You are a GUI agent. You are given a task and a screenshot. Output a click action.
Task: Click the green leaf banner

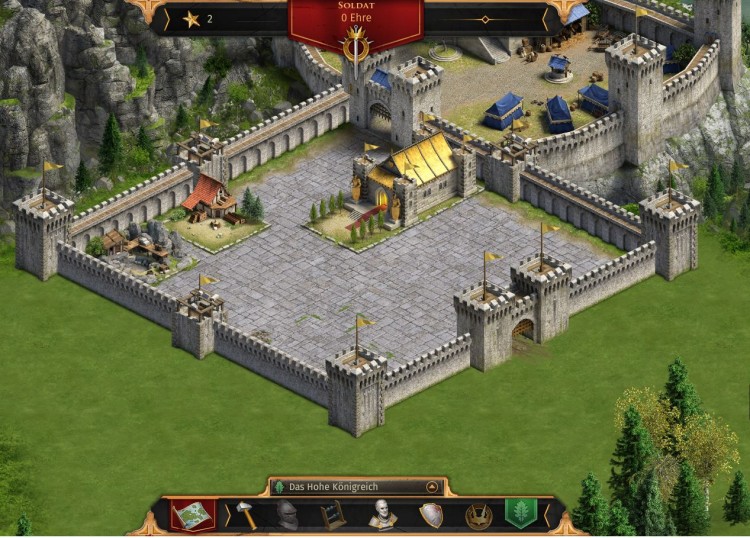coord(520,514)
